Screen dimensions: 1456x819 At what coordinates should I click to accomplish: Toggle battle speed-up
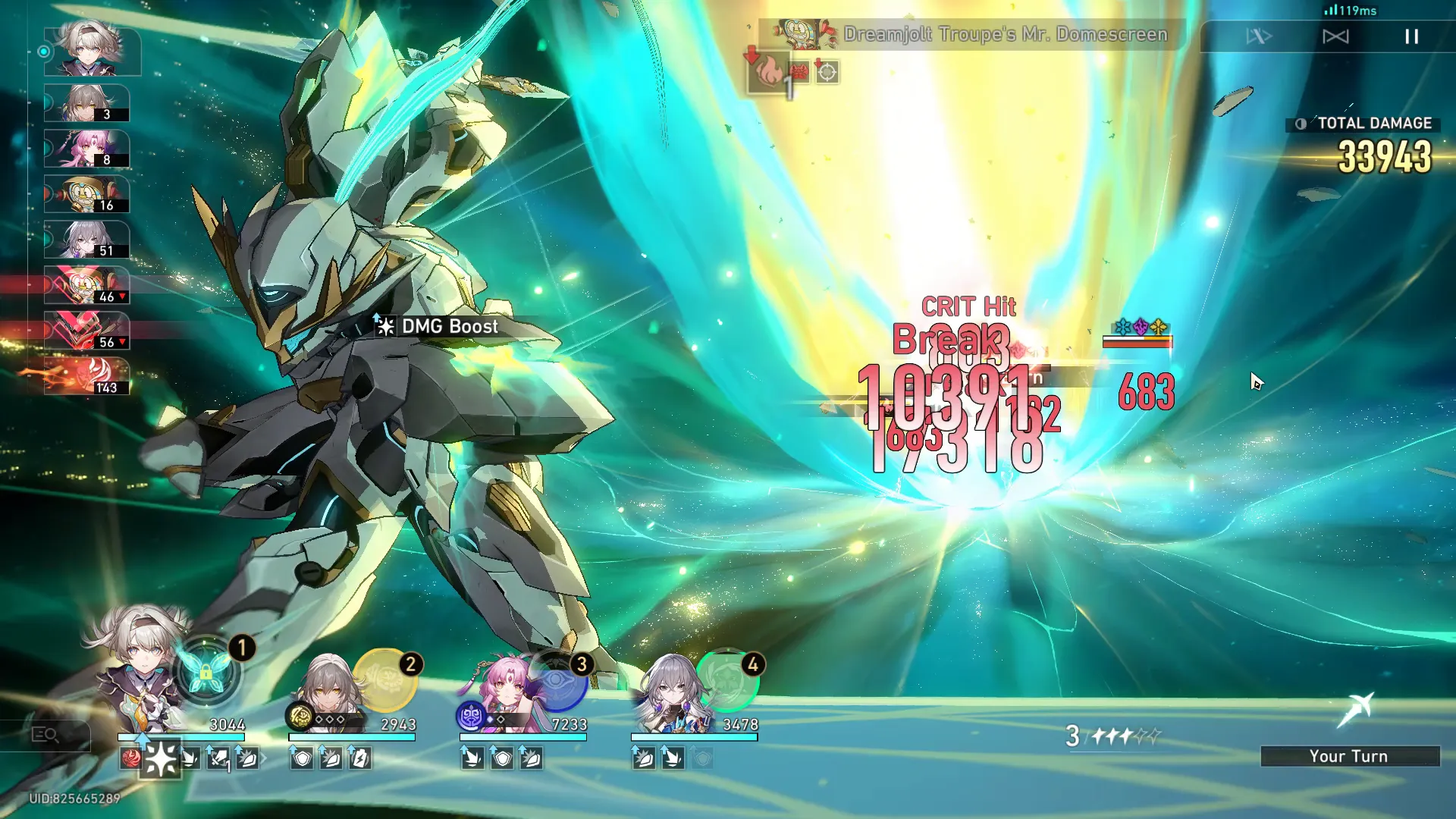[x=1259, y=36]
